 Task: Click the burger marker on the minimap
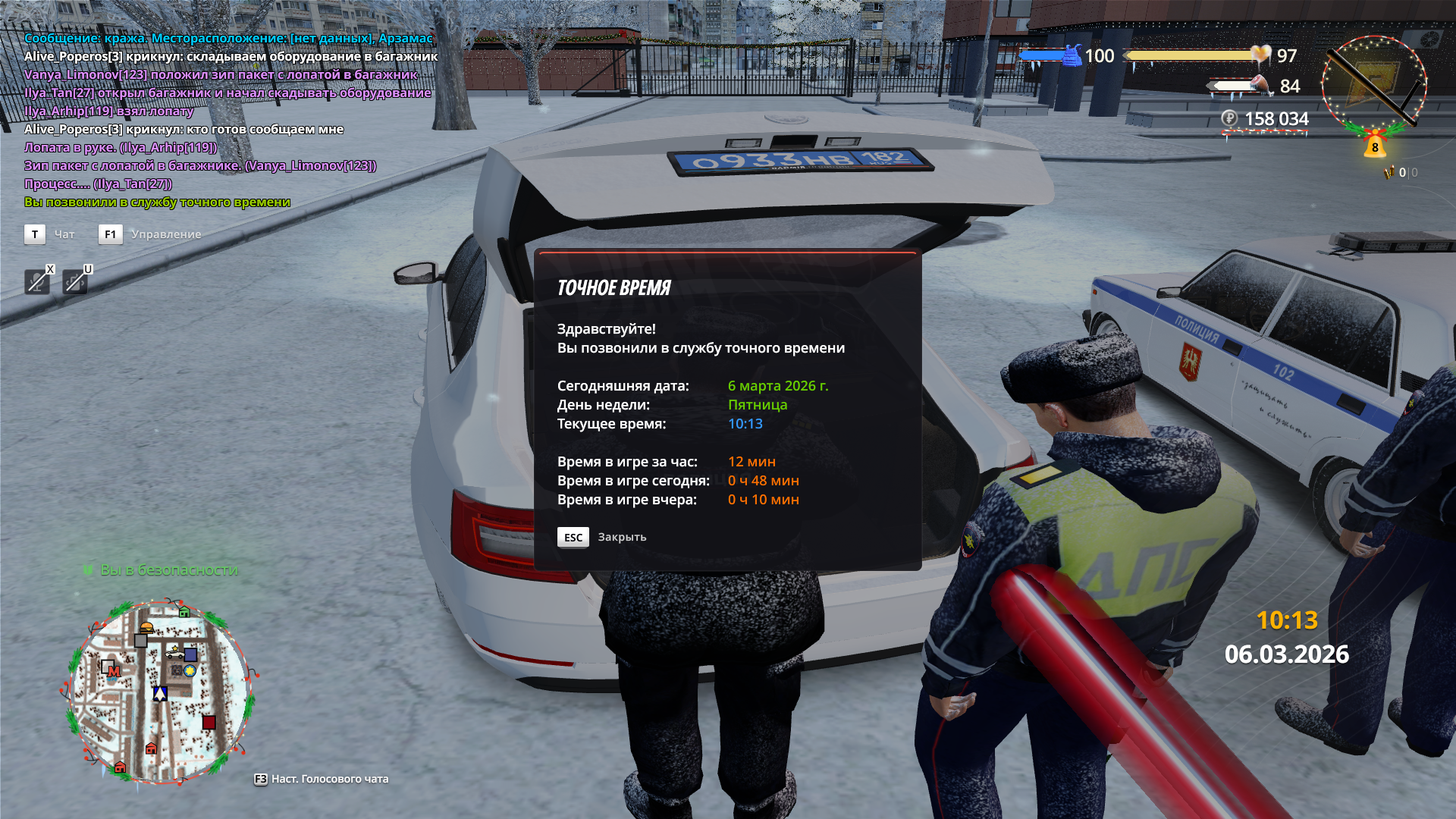147,627
